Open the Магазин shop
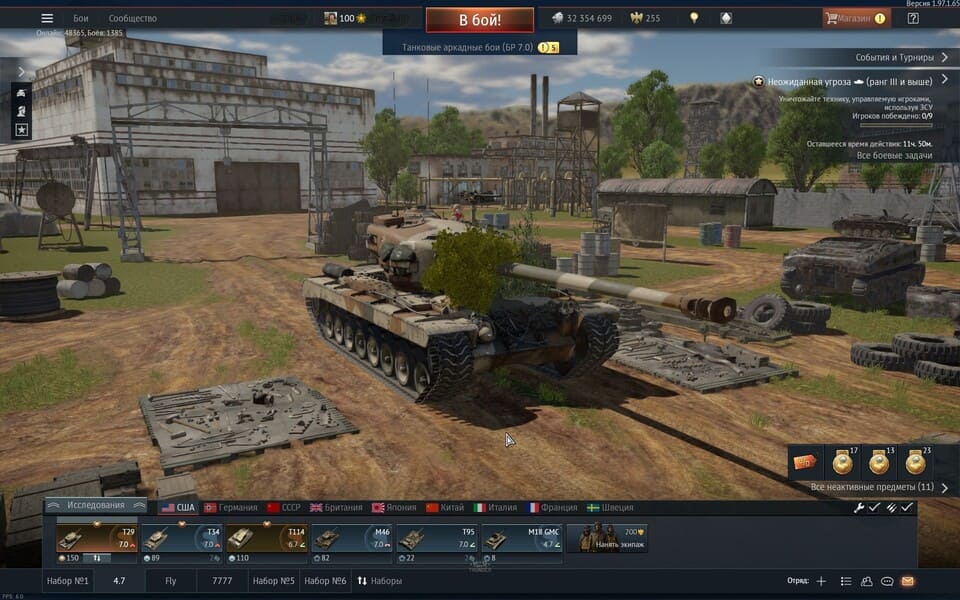The width and height of the screenshot is (960, 600). pos(856,18)
